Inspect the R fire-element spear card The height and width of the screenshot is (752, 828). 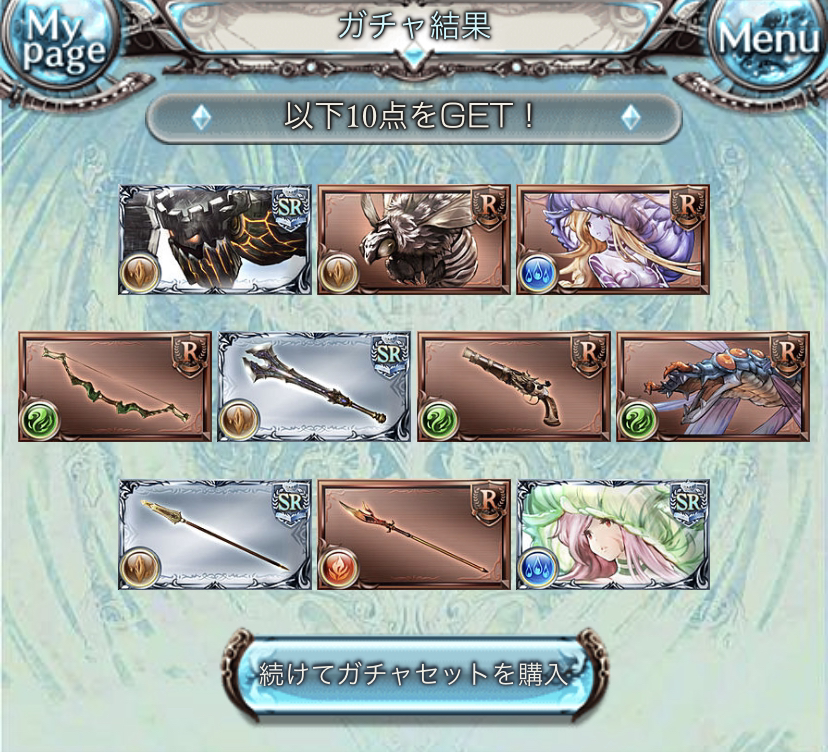click(x=413, y=534)
